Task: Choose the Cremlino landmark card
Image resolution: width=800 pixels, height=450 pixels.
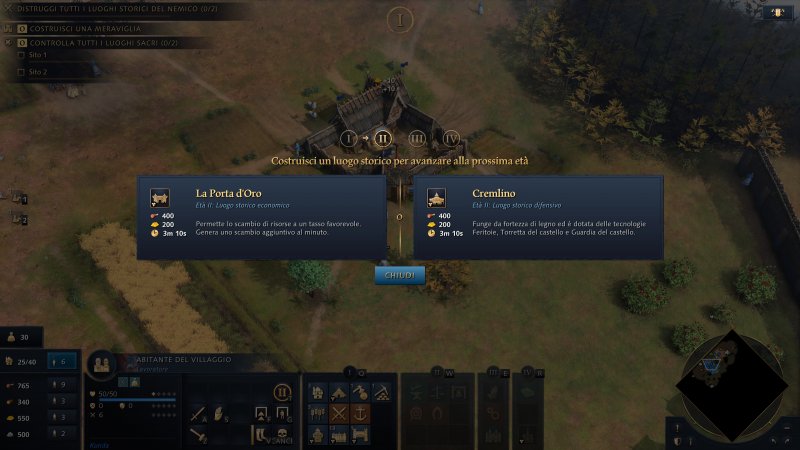Action: click(x=538, y=218)
